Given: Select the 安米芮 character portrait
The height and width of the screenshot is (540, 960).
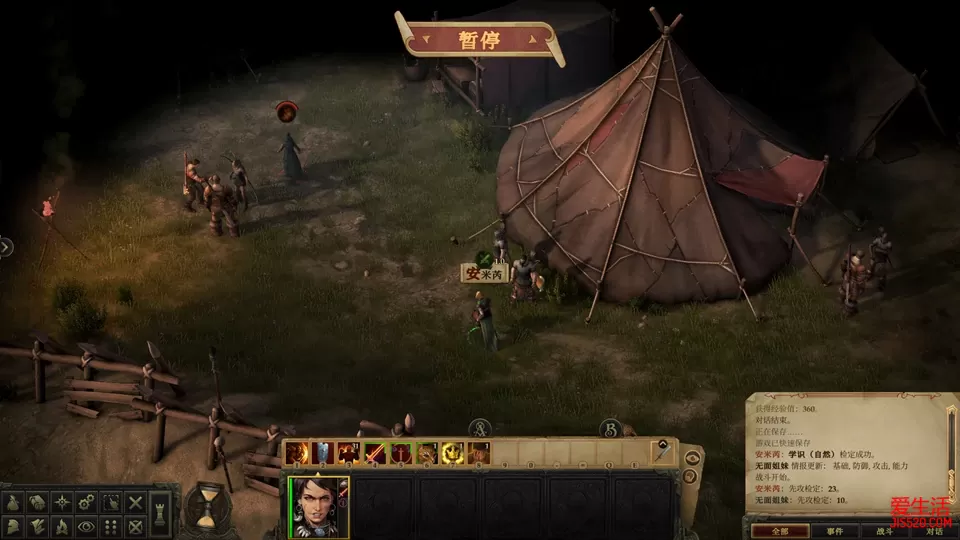Looking at the screenshot, I should [319, 507].
